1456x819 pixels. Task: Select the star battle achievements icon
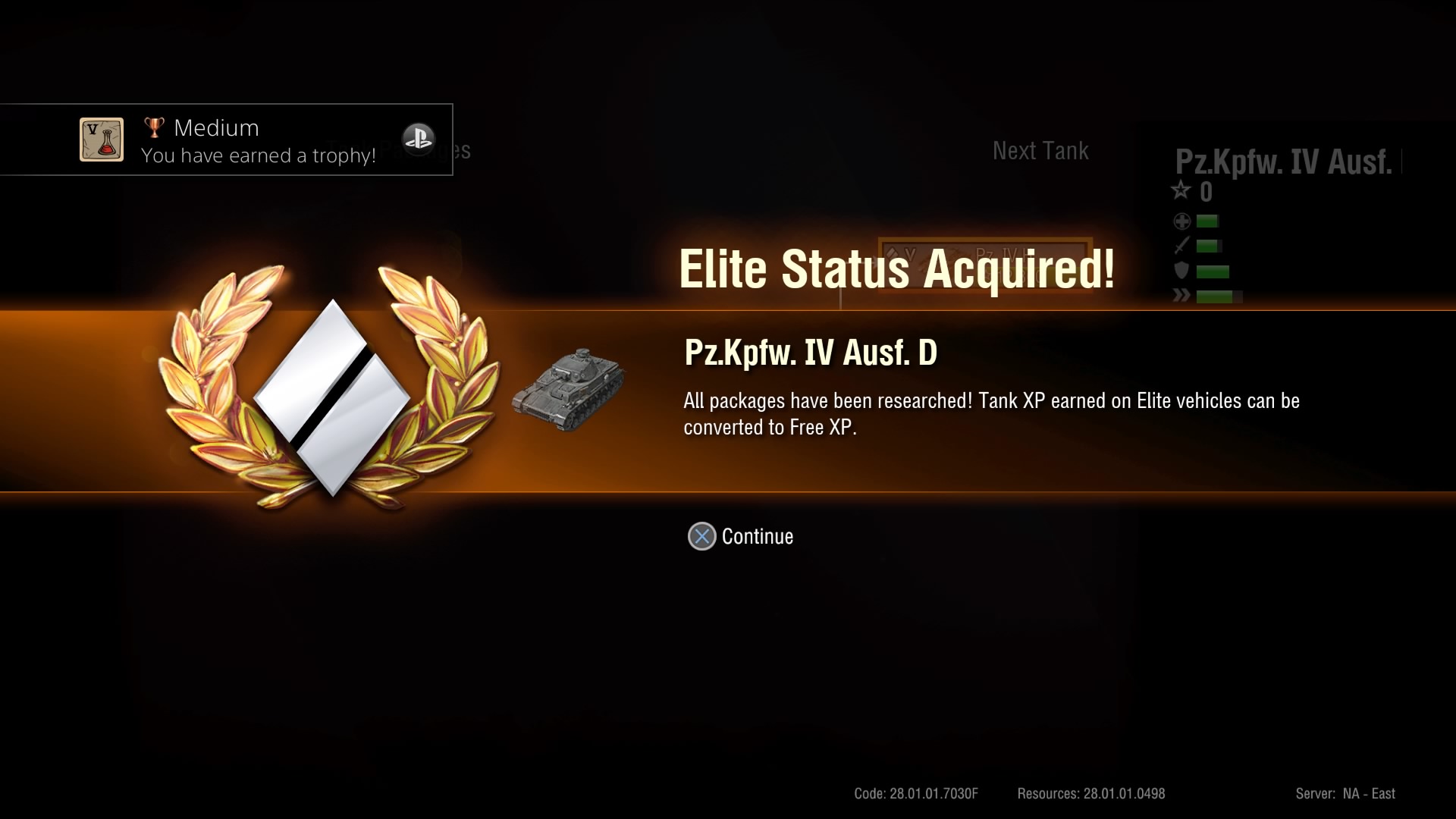click(x=1181, y=191)
